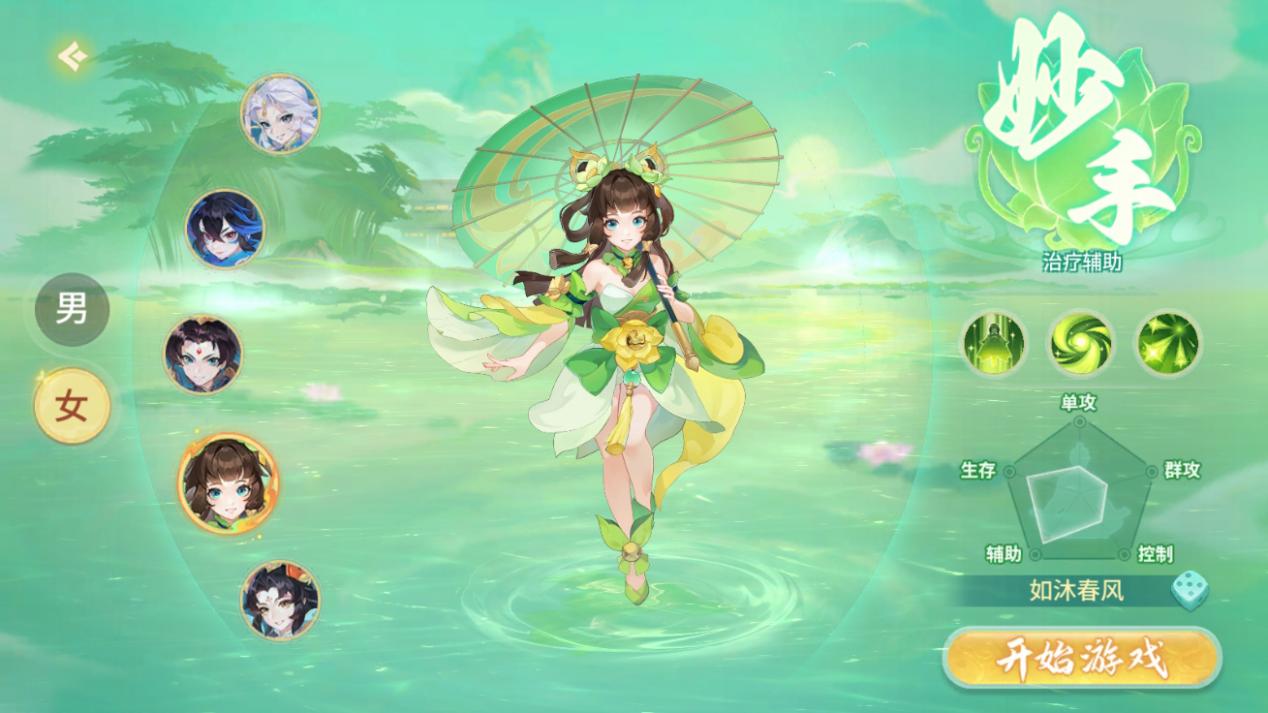This screenshot has width=1268, height=713.
Task: Randomize the name with the dice button
Action: (x=1190, y=590)
